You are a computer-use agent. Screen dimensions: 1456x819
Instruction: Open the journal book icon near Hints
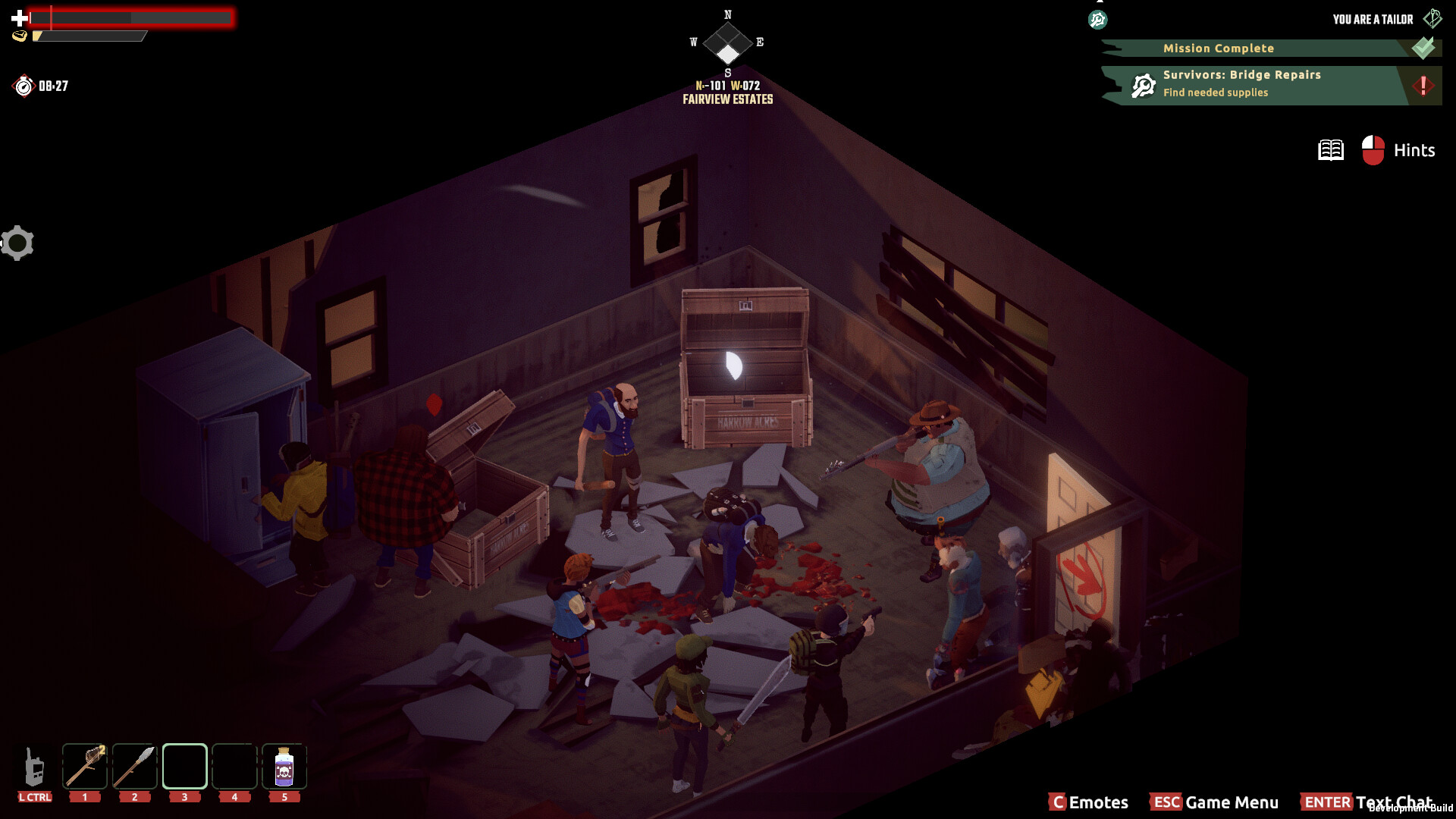click(1331, 149)
